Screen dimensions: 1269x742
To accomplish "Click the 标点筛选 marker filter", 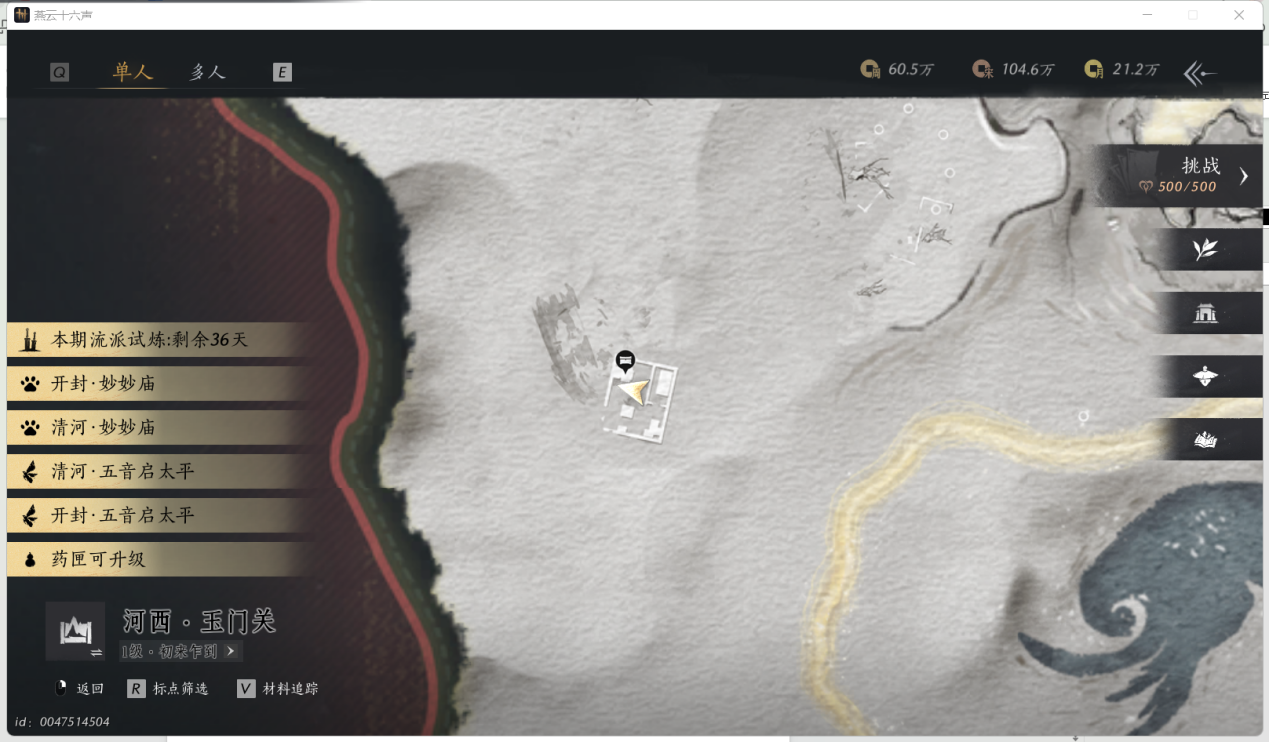I will click(168, 689).
